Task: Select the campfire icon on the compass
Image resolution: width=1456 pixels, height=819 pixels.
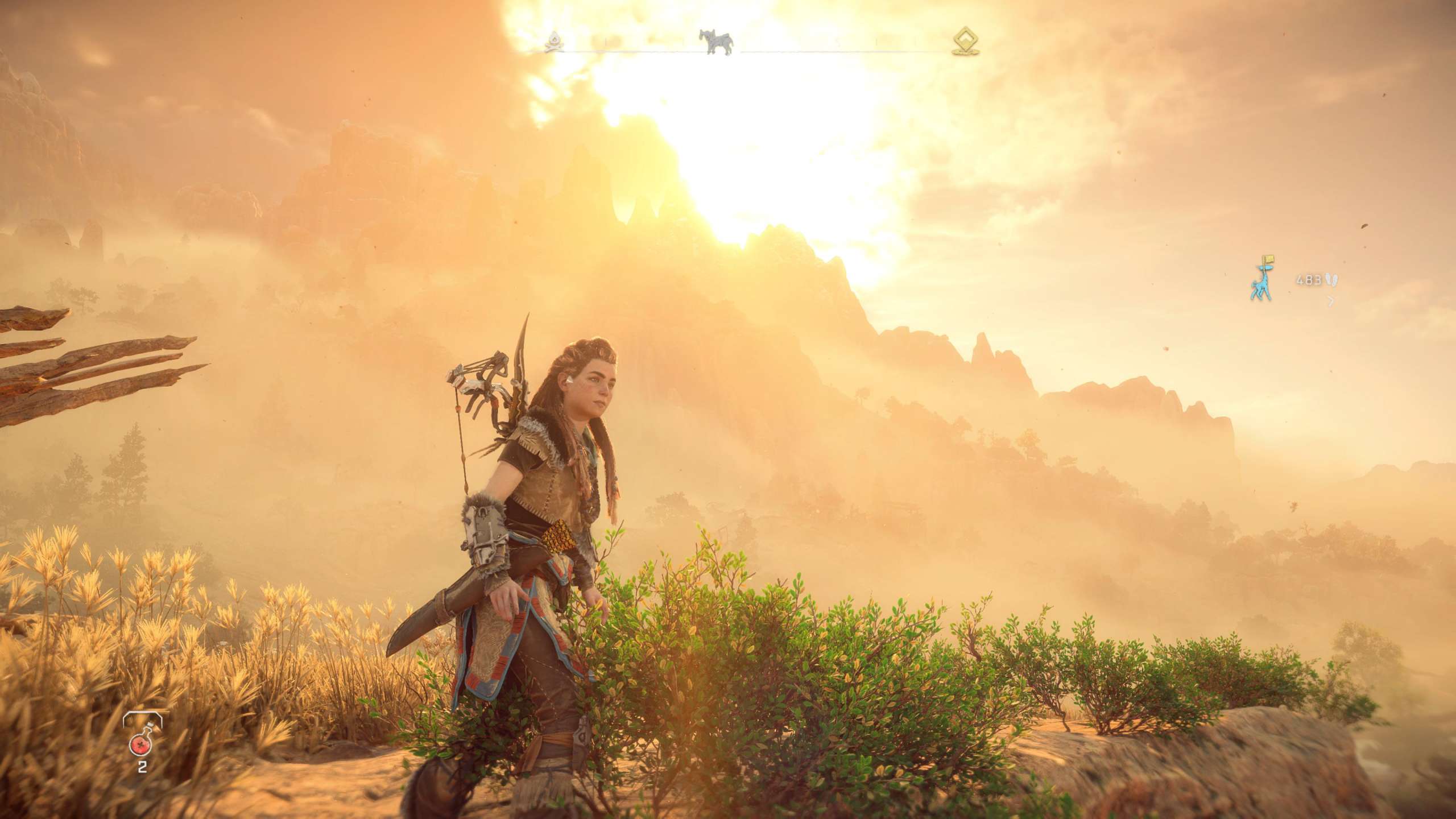Action: 553,41
